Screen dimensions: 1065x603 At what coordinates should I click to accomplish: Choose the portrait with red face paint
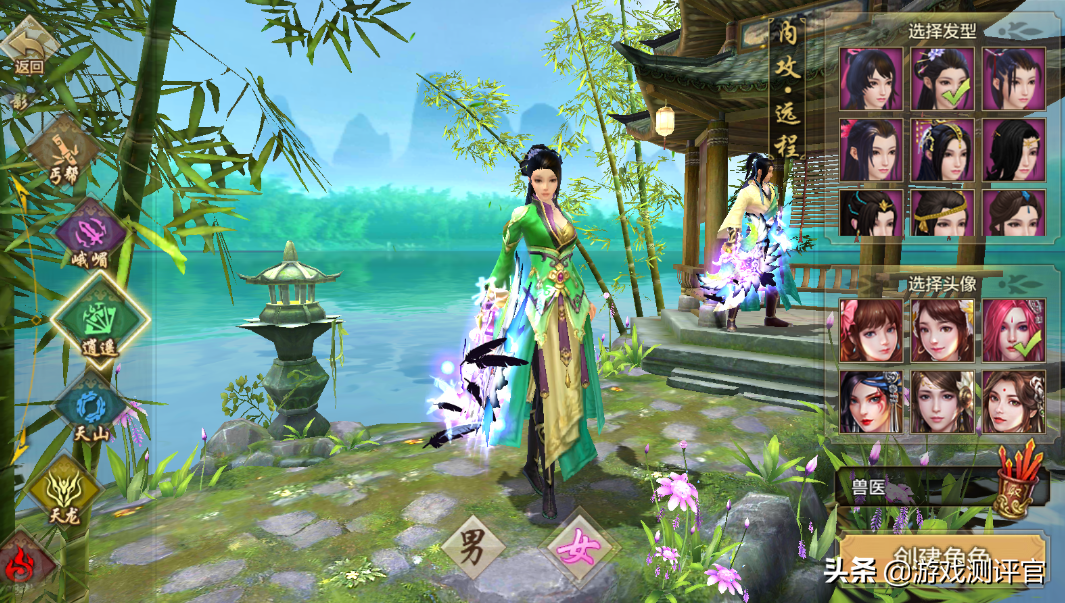(871, 401)
